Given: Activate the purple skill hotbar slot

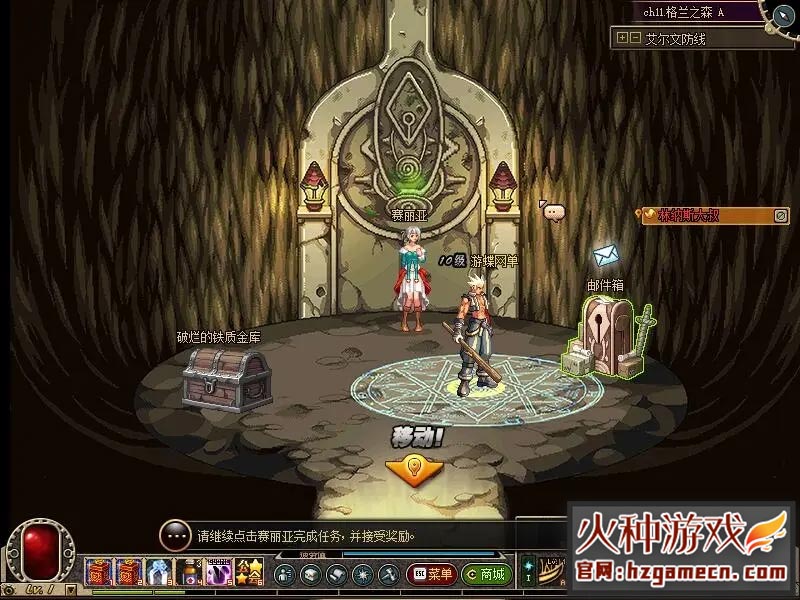Looking at the screenshot, I should [x=219, y=573].
